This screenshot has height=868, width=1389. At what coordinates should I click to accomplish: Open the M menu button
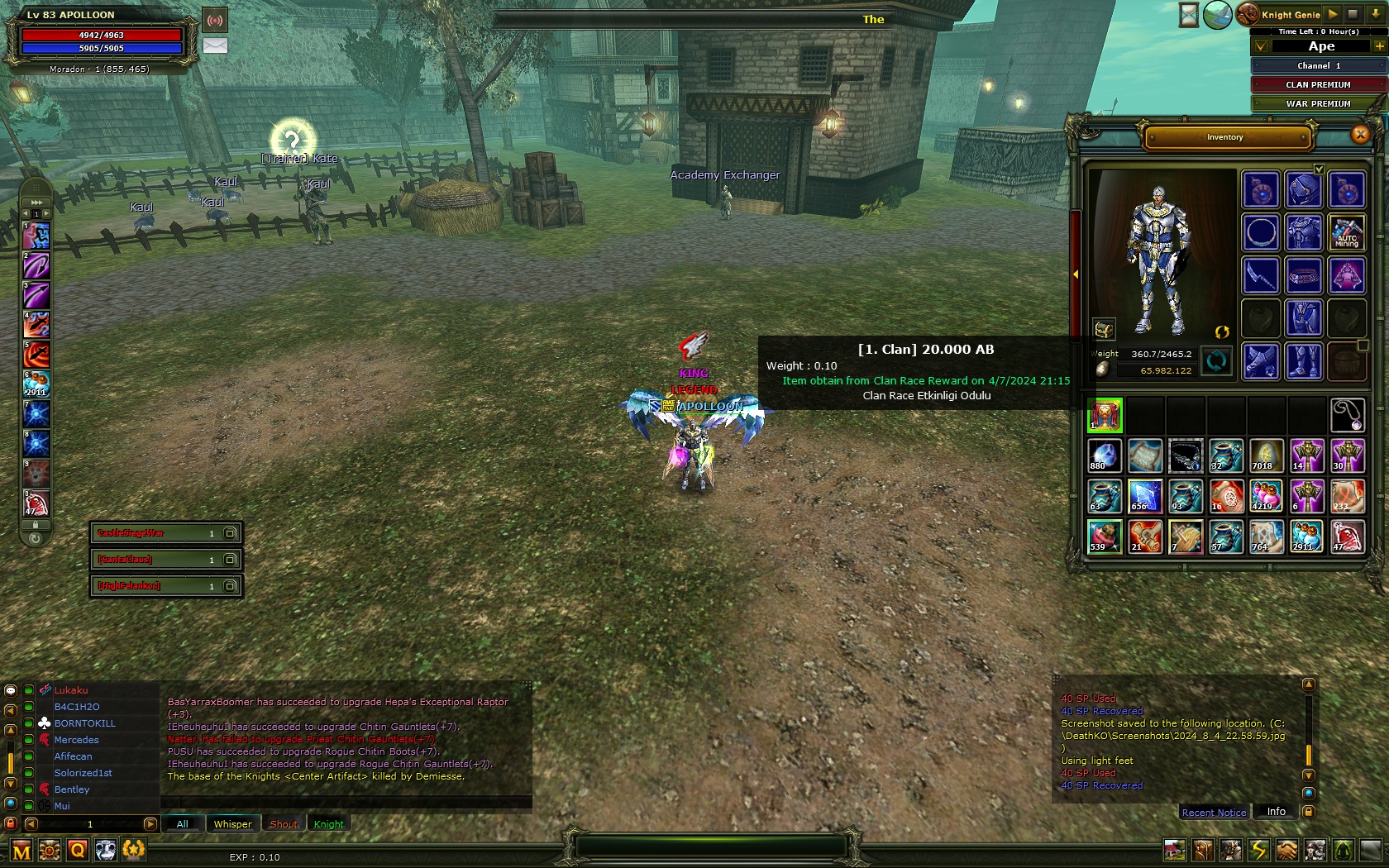(x=21, y=851)
